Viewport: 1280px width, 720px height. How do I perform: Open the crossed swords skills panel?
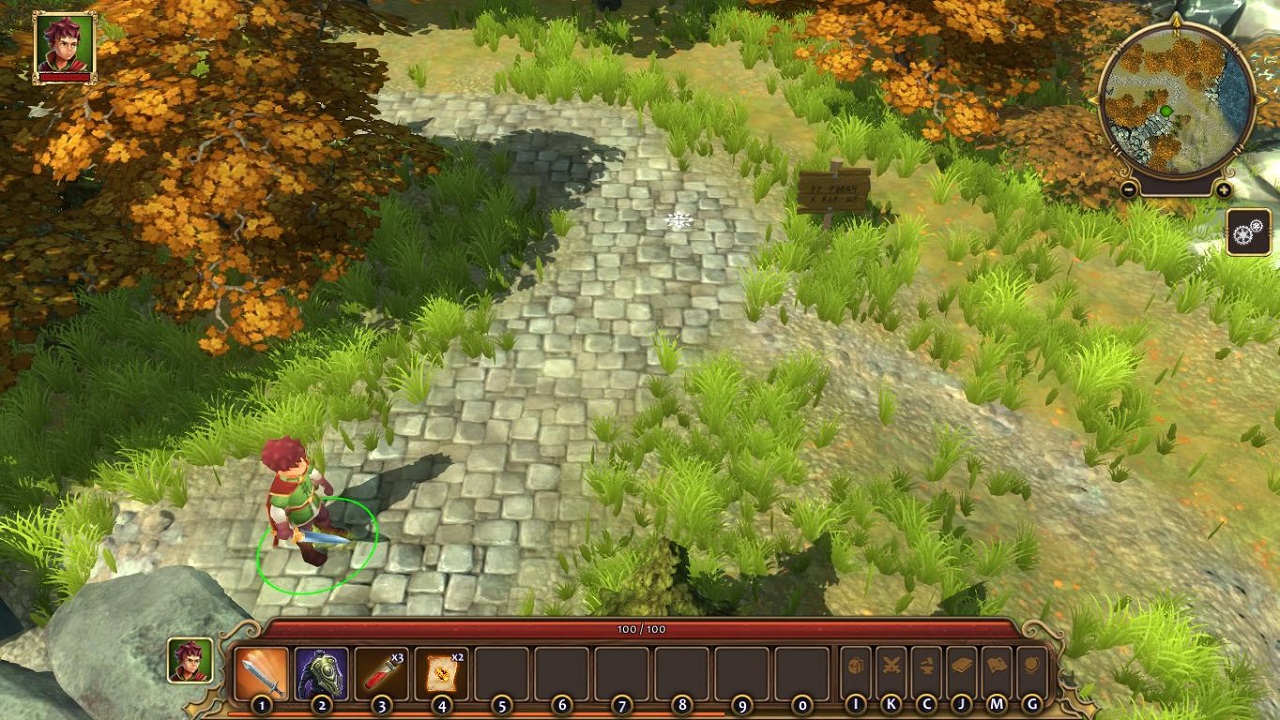tap(891, 667)
